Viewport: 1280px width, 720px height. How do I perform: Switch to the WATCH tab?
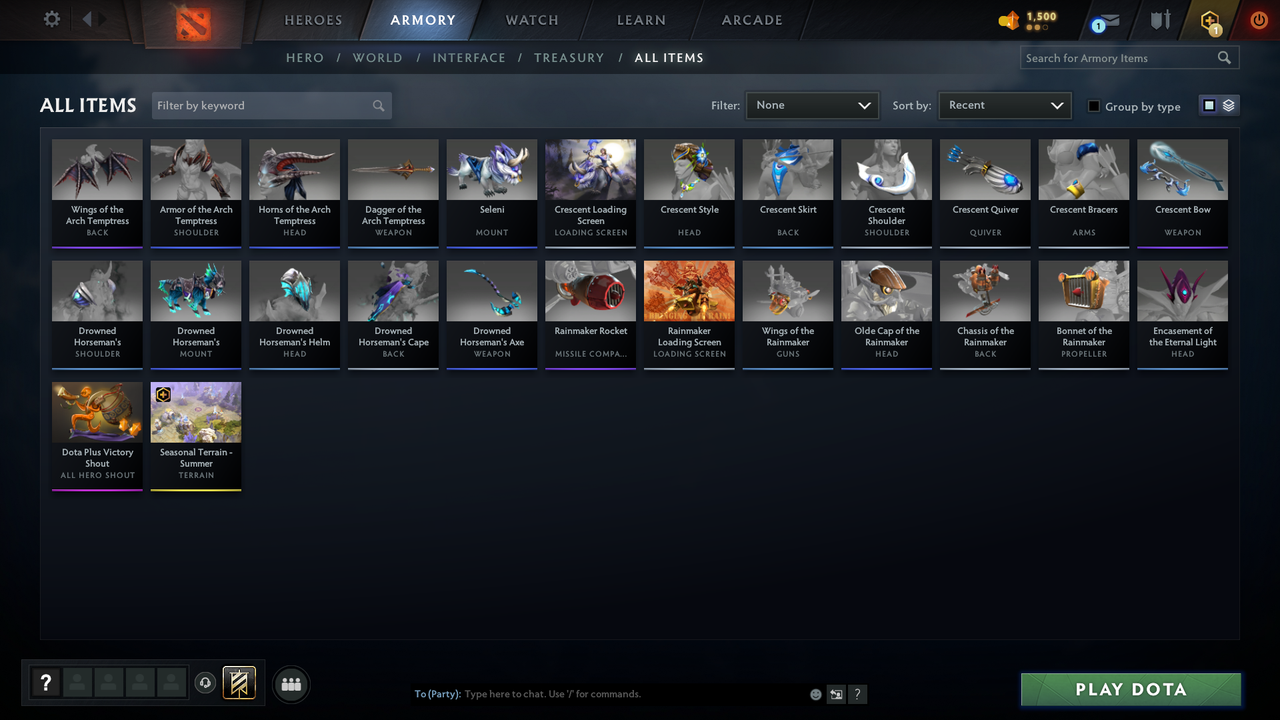pyautogui.click(x=531, y=19)
